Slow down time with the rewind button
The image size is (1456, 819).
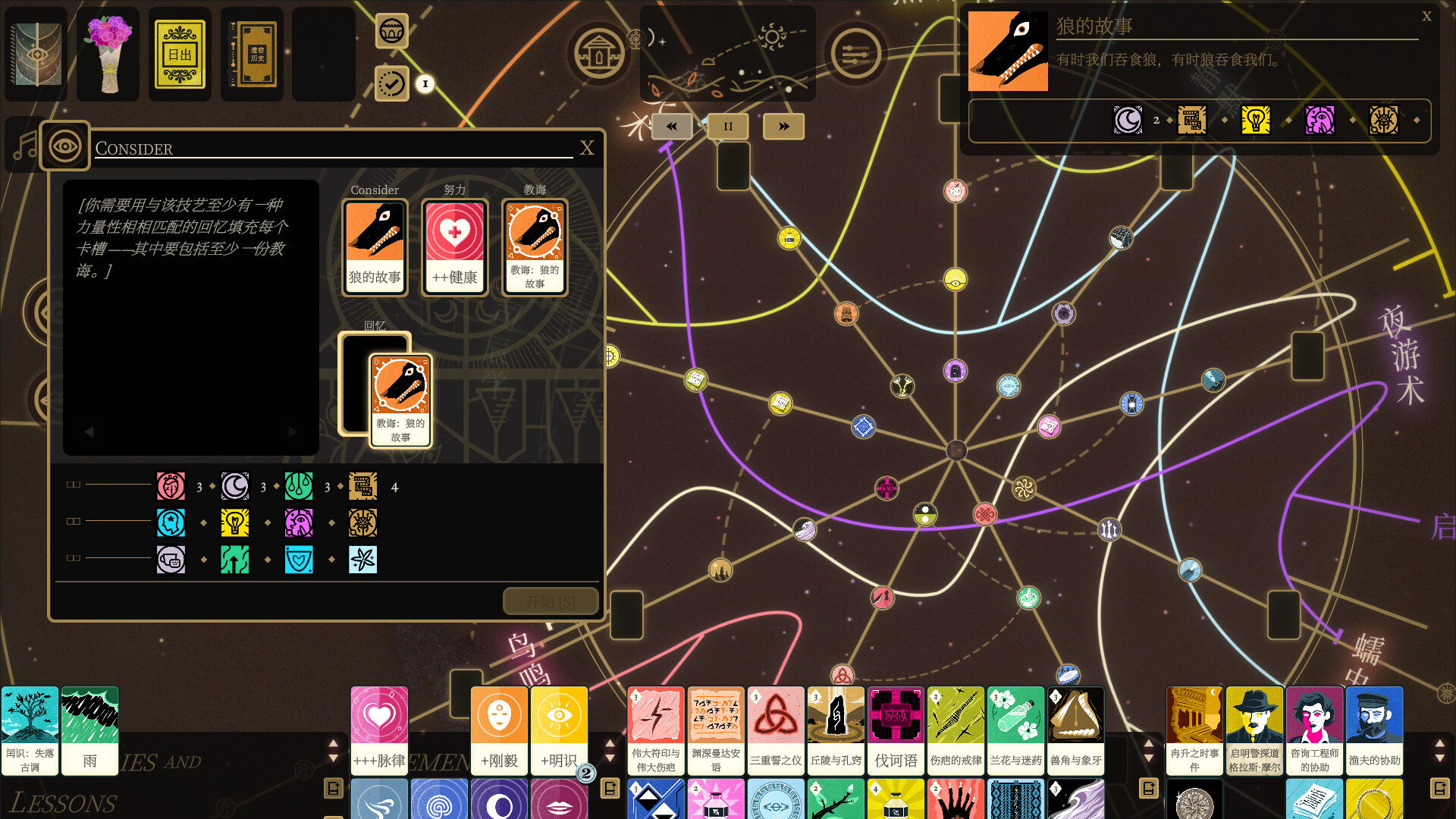[x=671, y=126]
